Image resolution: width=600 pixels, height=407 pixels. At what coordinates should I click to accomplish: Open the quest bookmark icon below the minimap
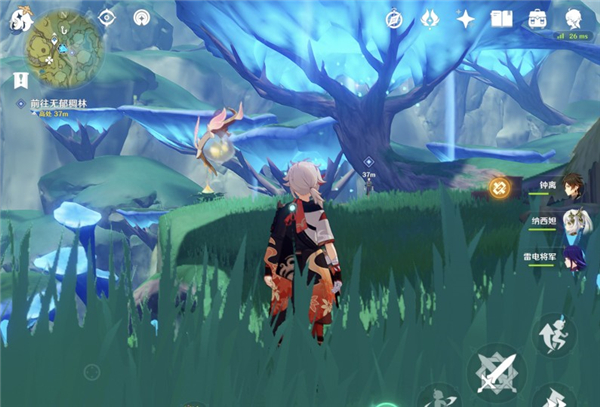pos(21,79)
